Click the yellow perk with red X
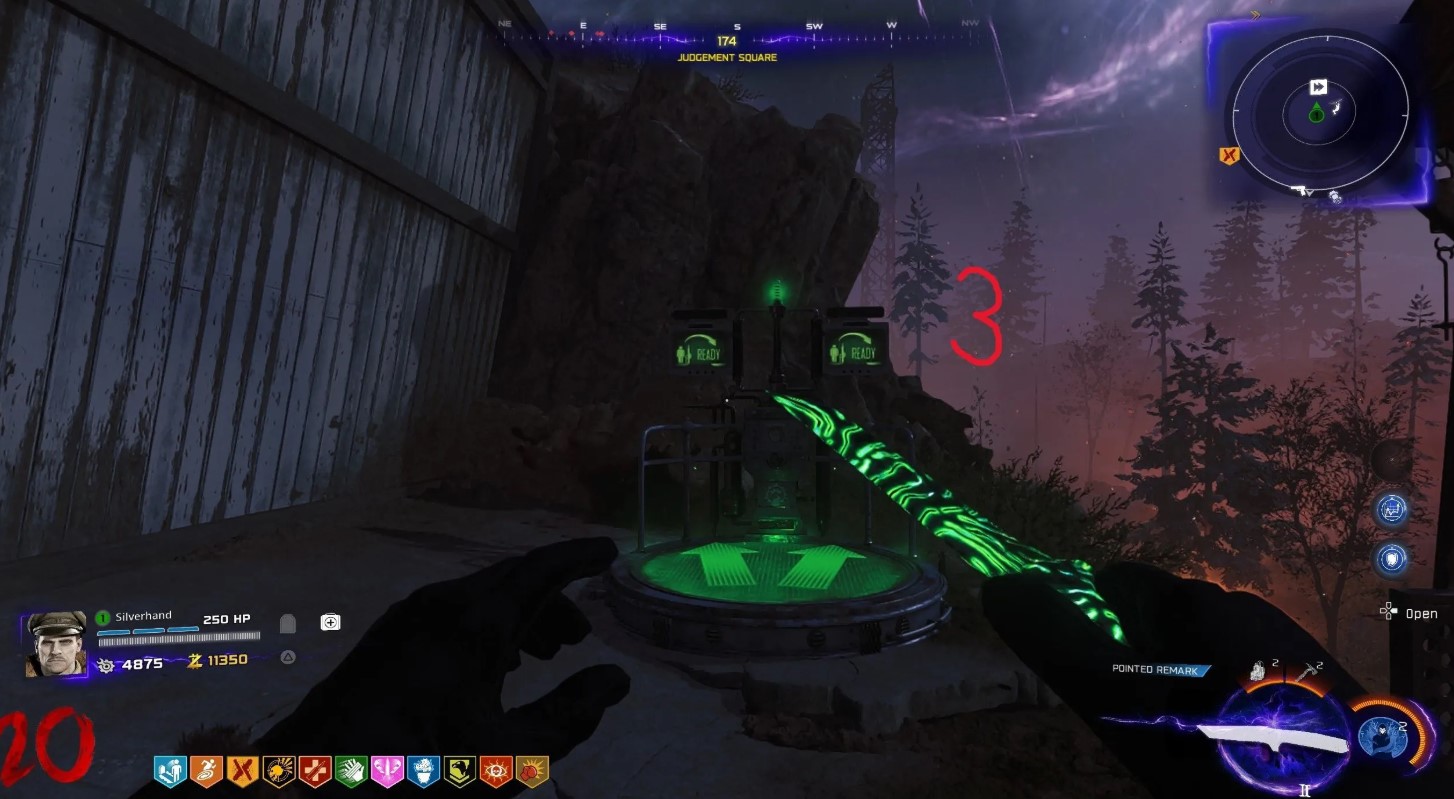Image resolution: width=1454 pixels, height=799 pixels. click(242, 770)
